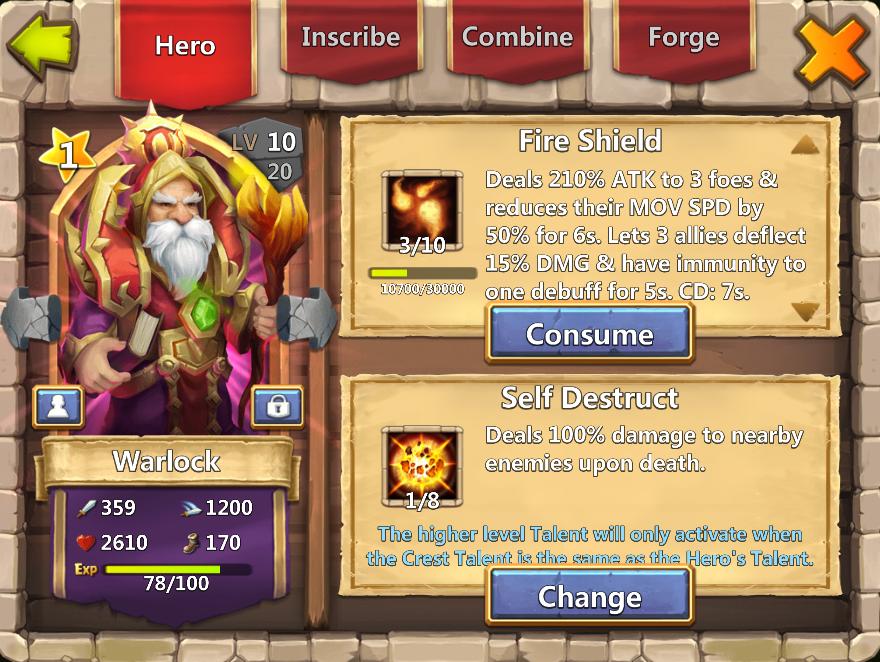
Task: Show the next hero with right stone arrow
Action: point(306,321)
